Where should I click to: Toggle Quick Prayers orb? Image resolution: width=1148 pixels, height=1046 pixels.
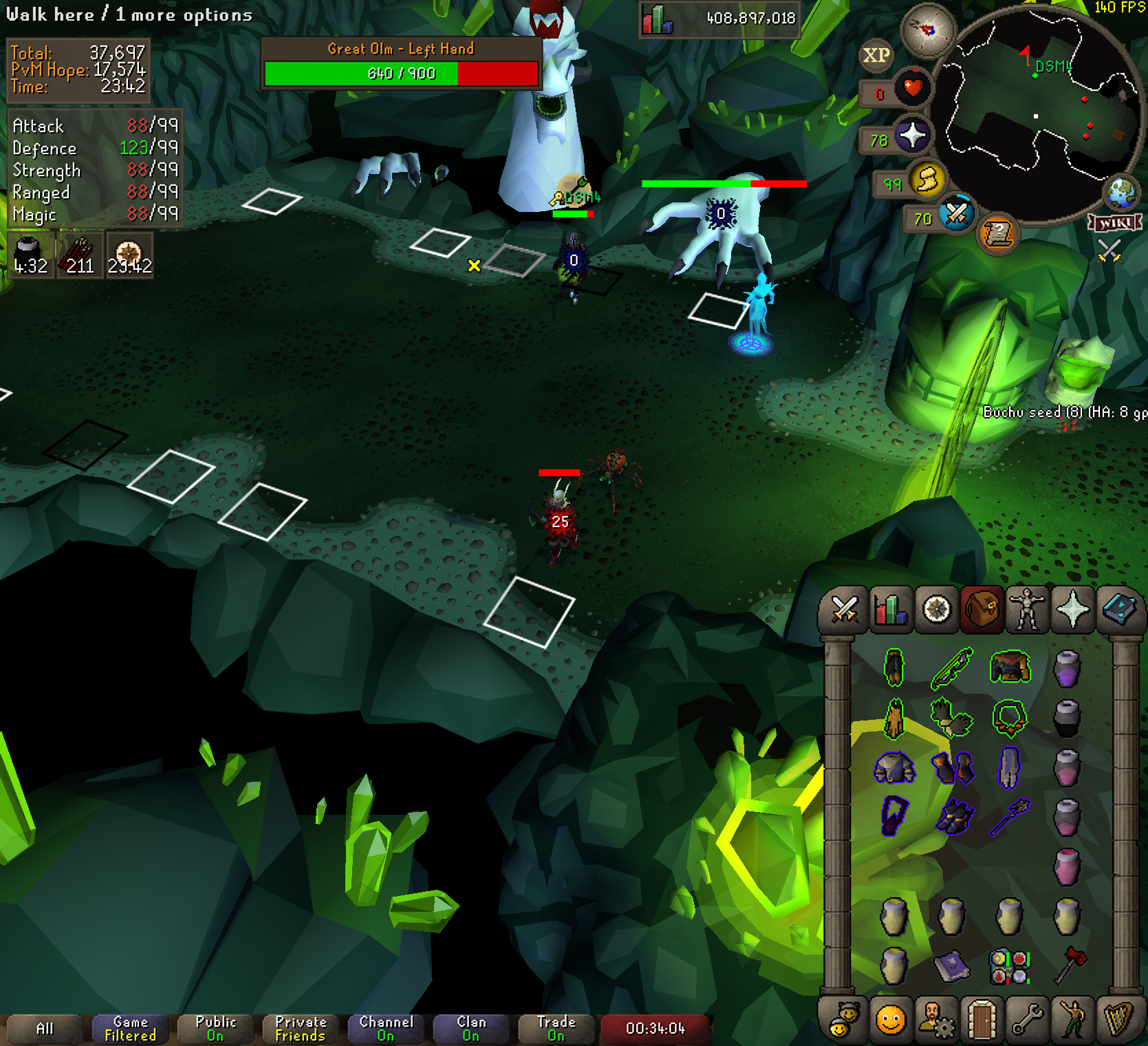911,136
